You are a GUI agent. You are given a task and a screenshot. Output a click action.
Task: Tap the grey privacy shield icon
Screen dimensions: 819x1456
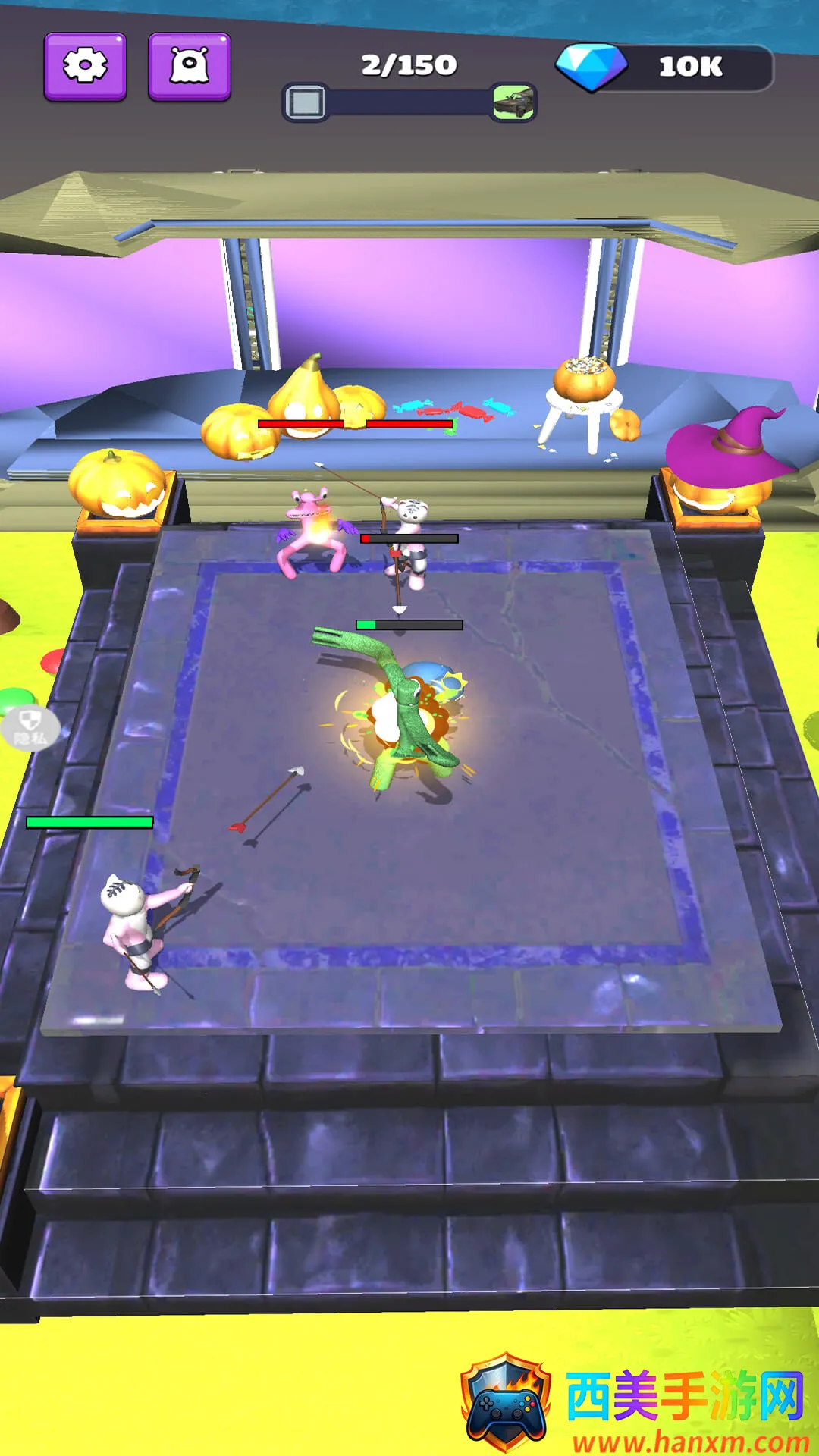point(30,727)
